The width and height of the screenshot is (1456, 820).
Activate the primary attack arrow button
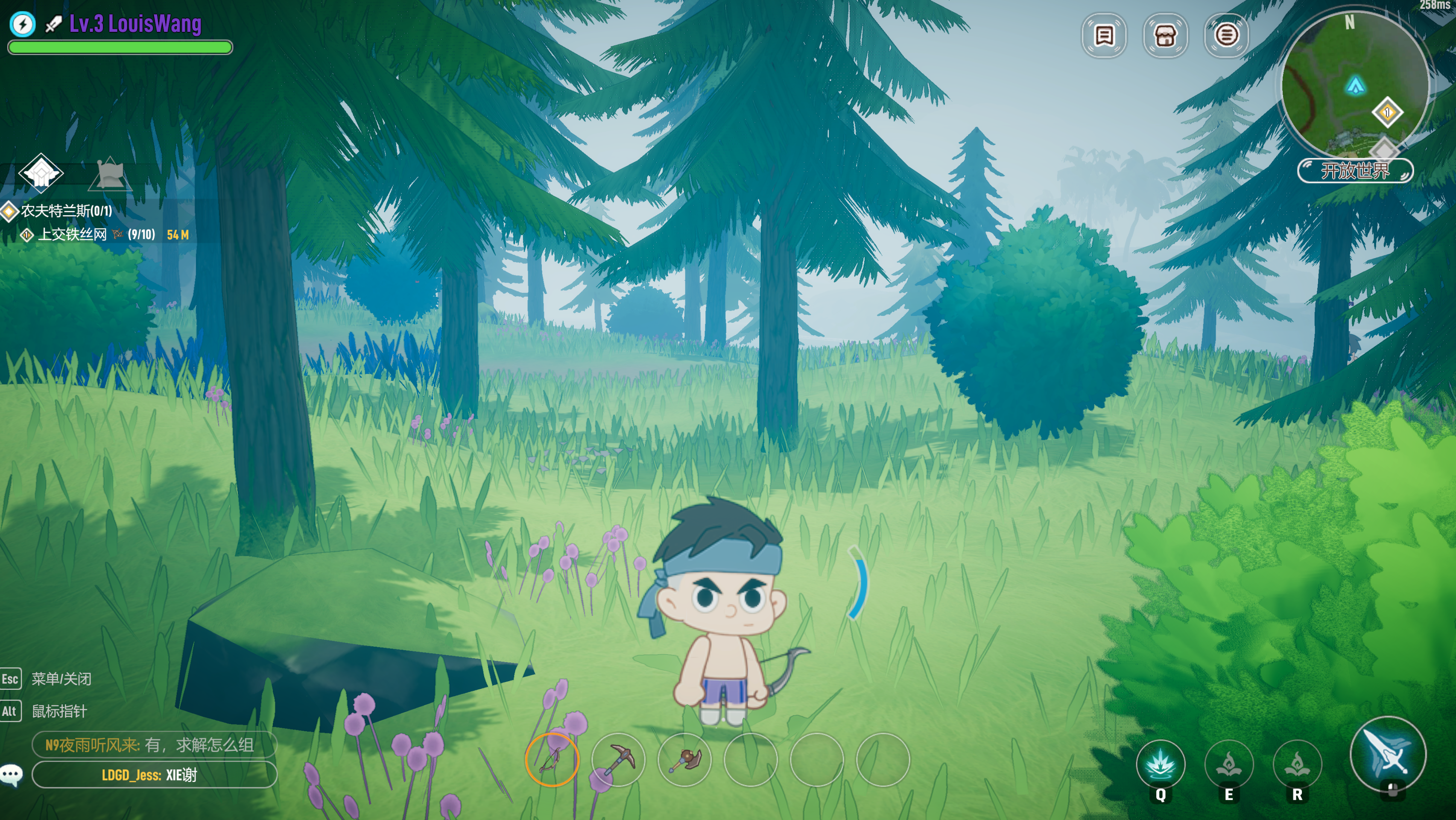[1388, 754]
